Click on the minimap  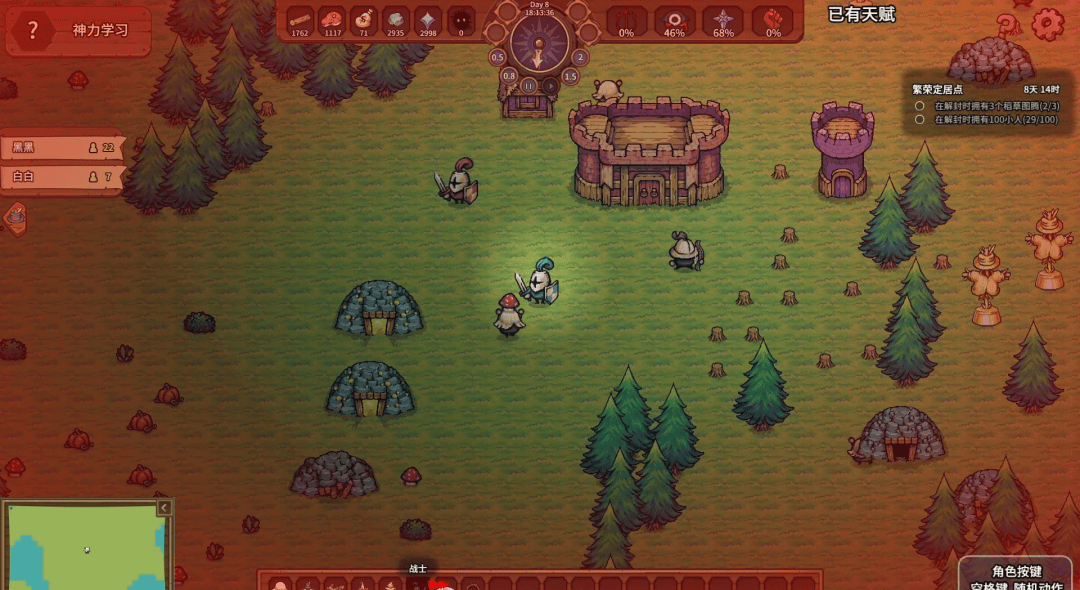coord(85,548)
